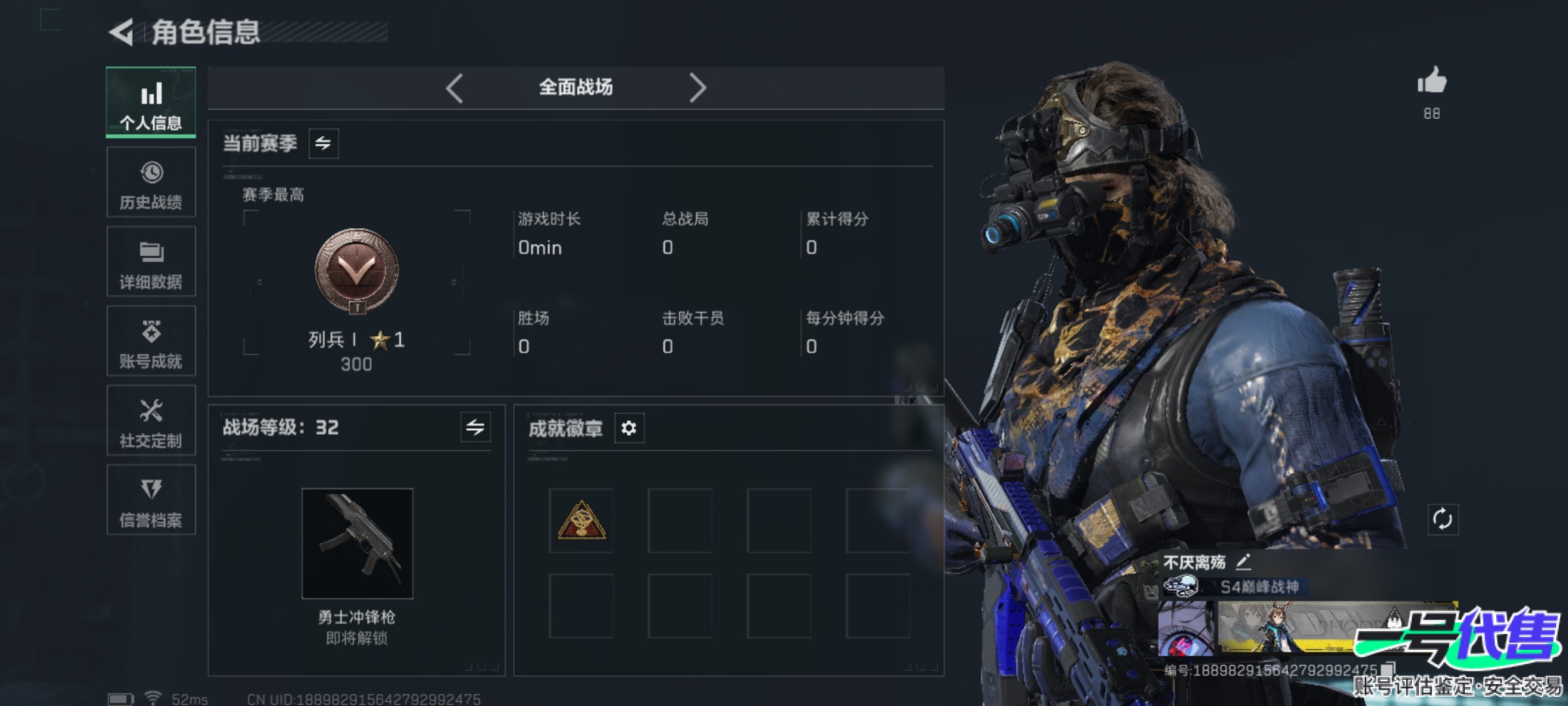Show the 详细数据 tab
Viewport: 1568px width, 706px height.
(151, 262)
